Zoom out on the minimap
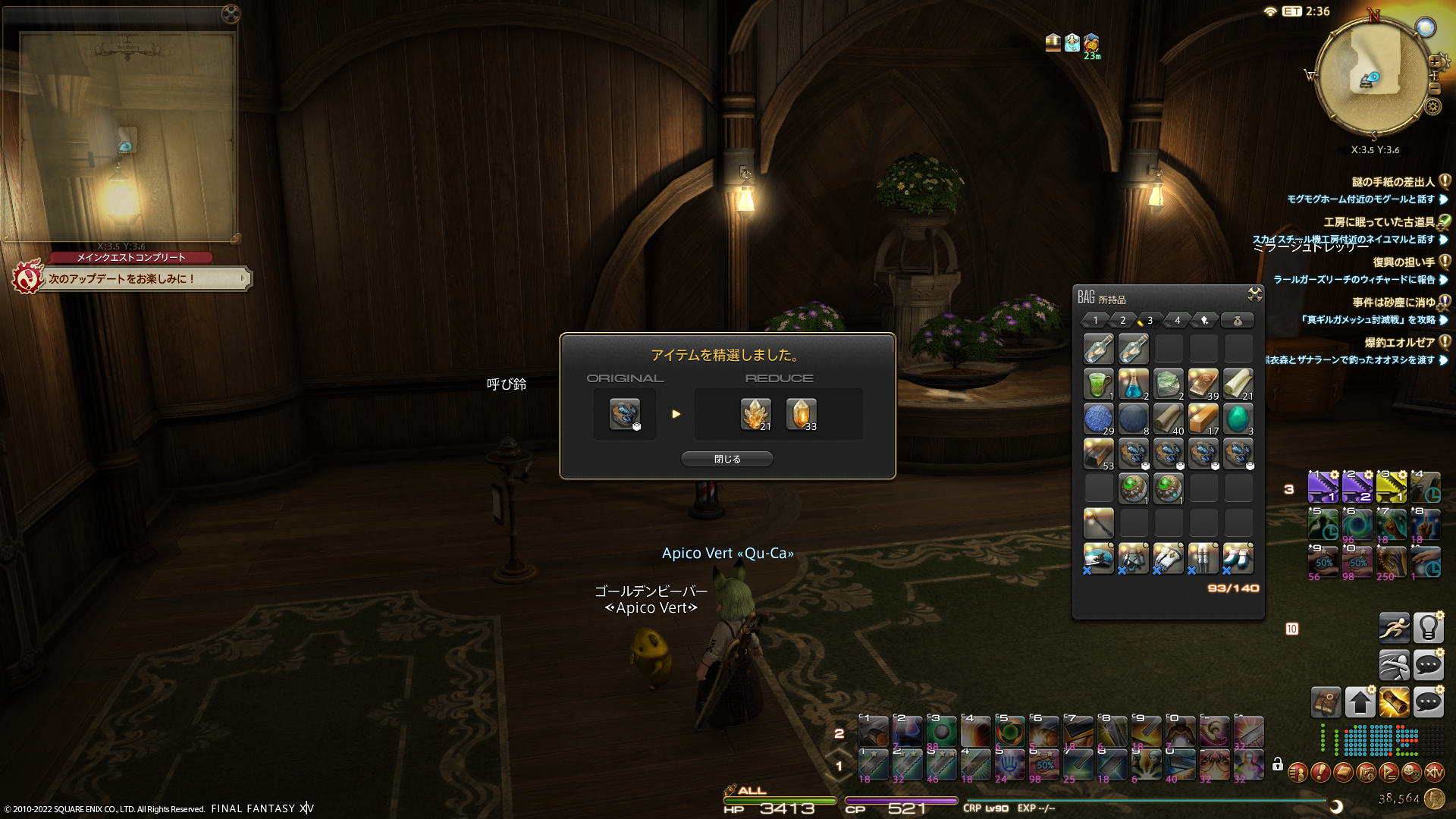This screenshot has height=819, width=1456. (x=1435, y=89)
